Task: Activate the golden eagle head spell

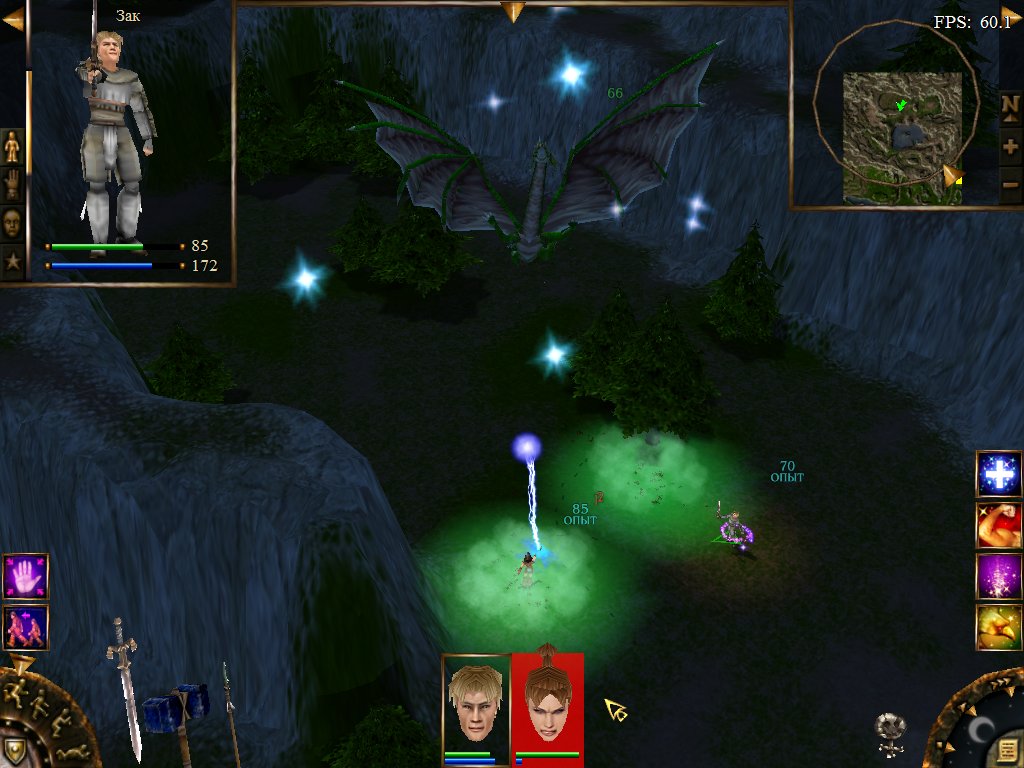Action: [x=997, y=626]
